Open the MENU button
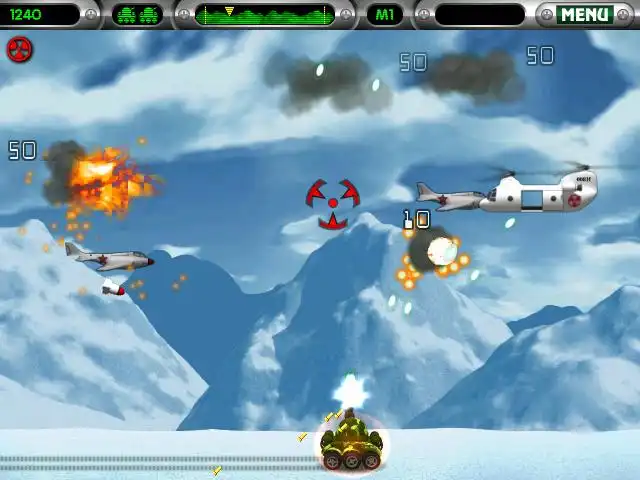 585,15
